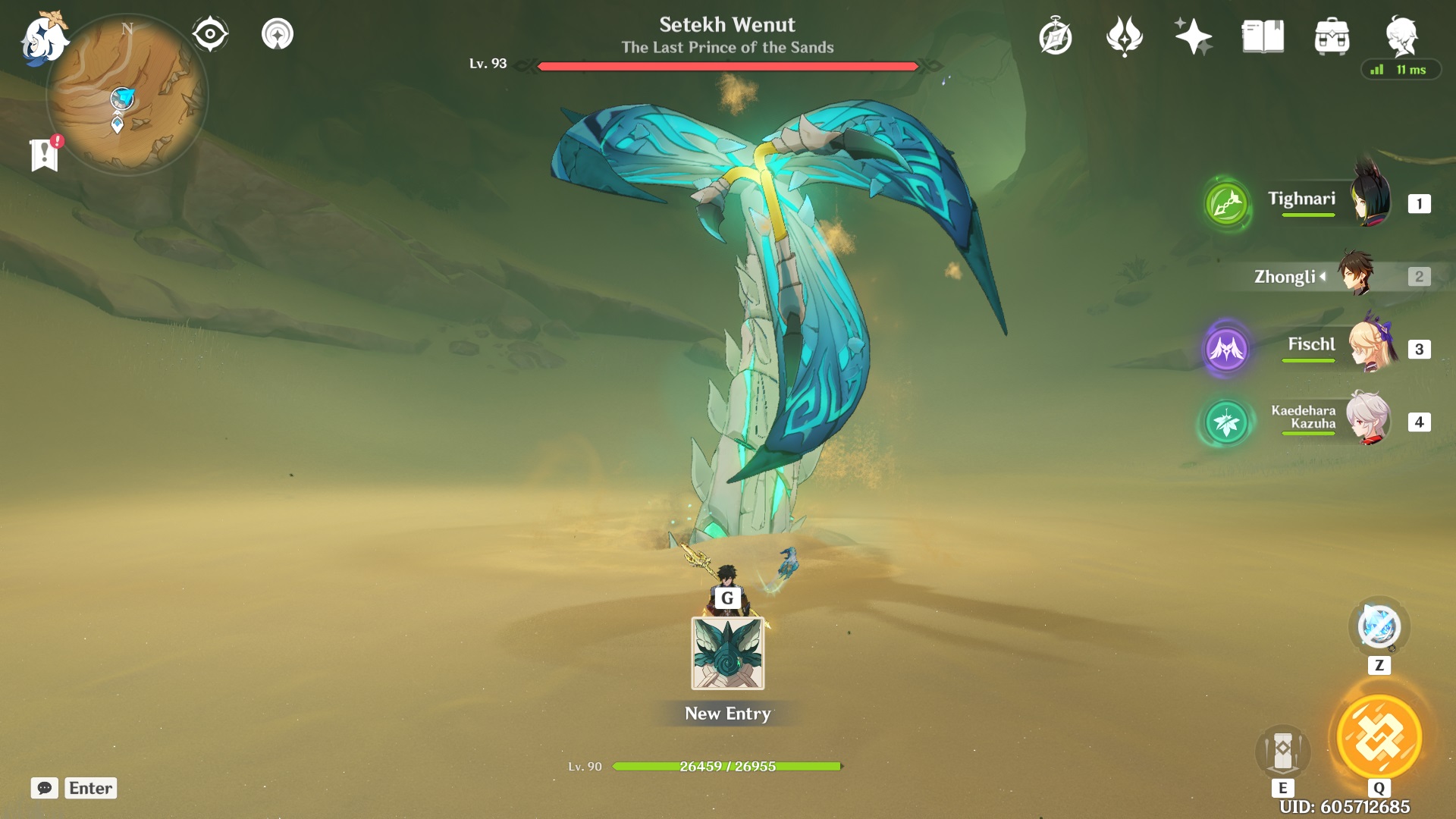This screenshot has width=1456, height=819.
Task: Click the Enter chat input field
Action: [x=89, y=788]
